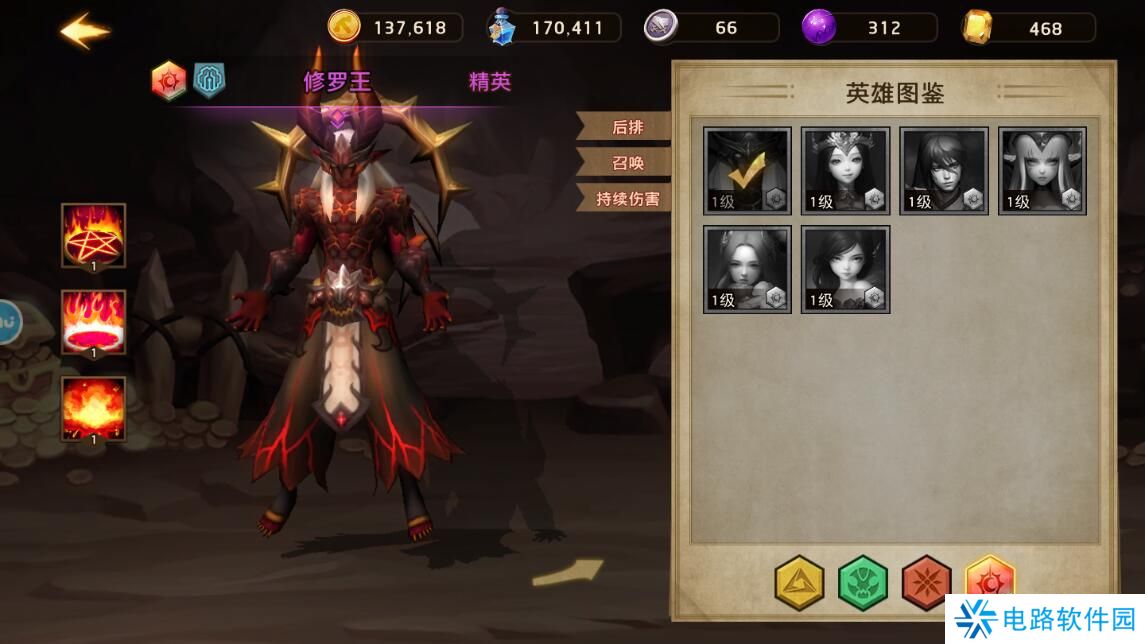Go back with the golden arrow
Screen dimensions: 1145x644
(x=84, y=30)
